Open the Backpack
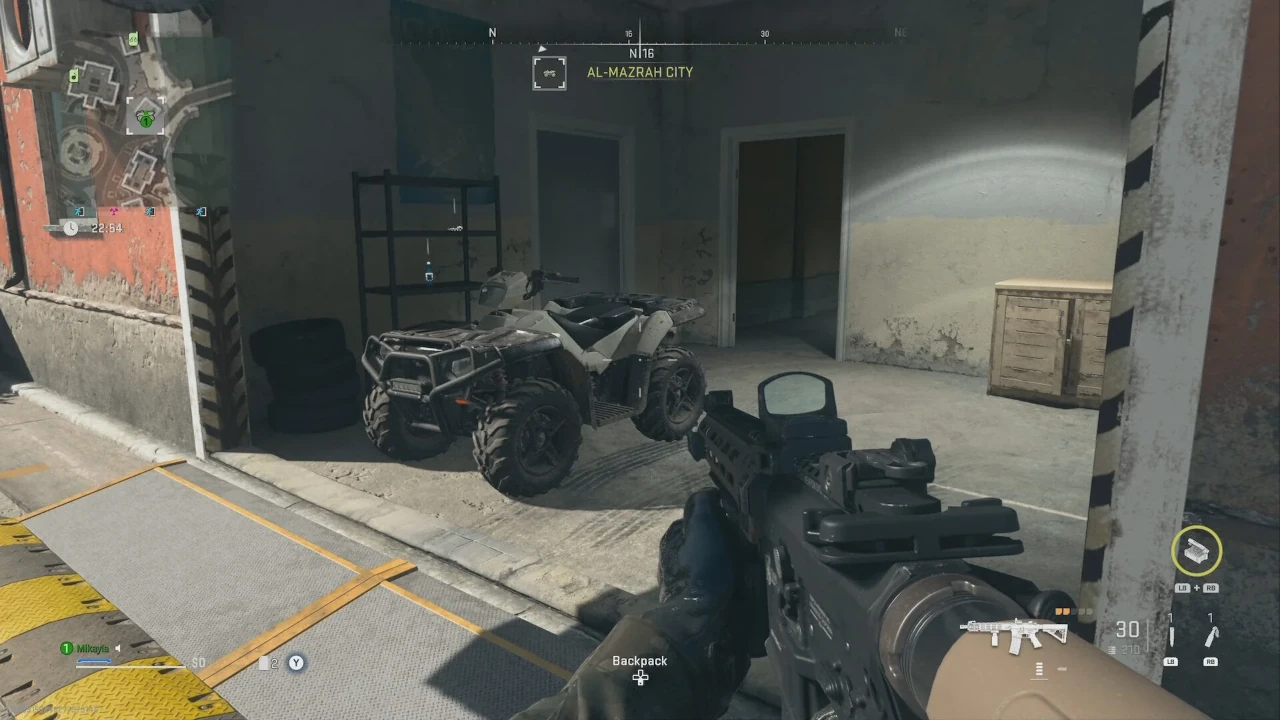 coord(640,670)
